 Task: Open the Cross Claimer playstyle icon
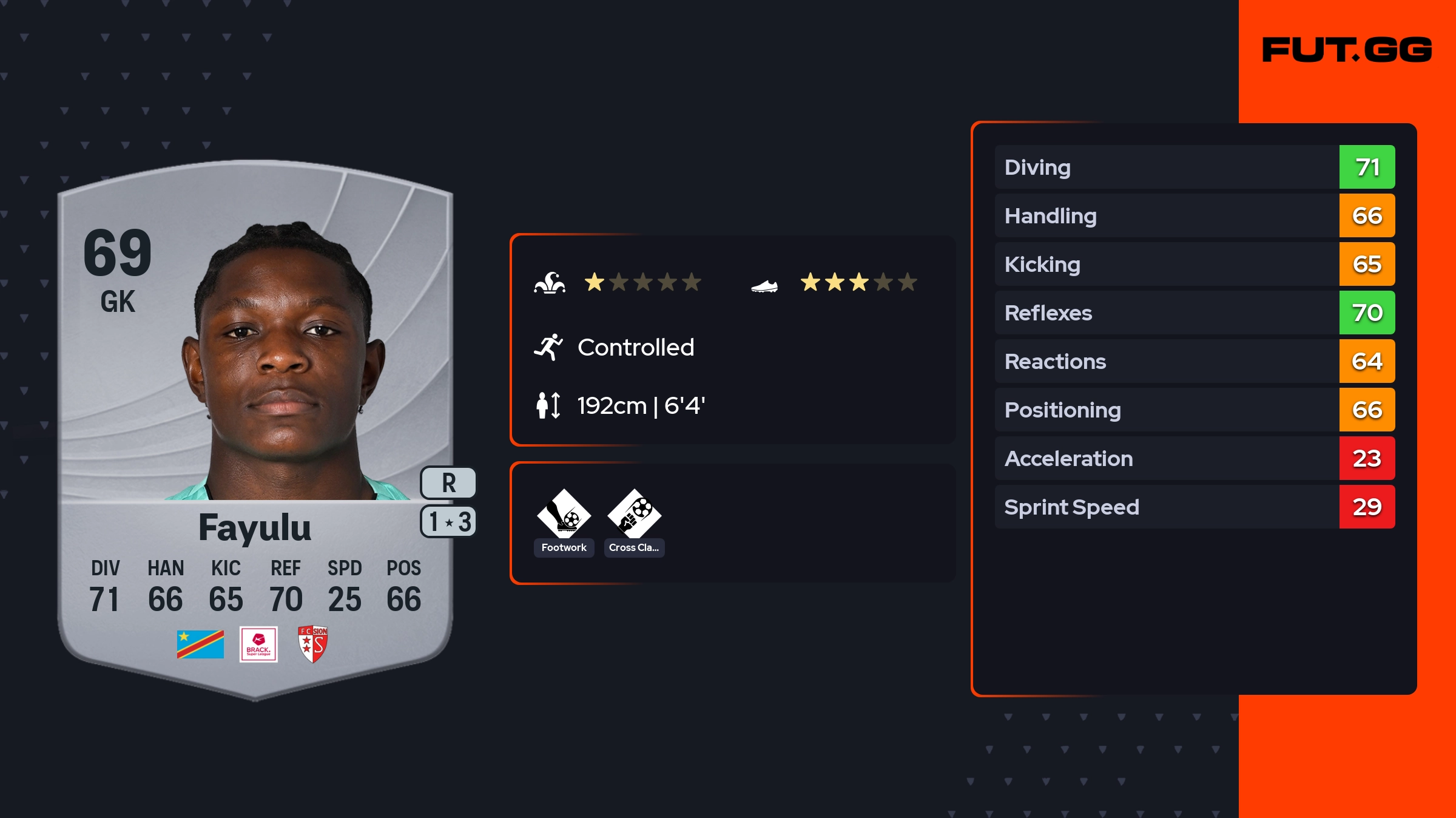(634, 514)
